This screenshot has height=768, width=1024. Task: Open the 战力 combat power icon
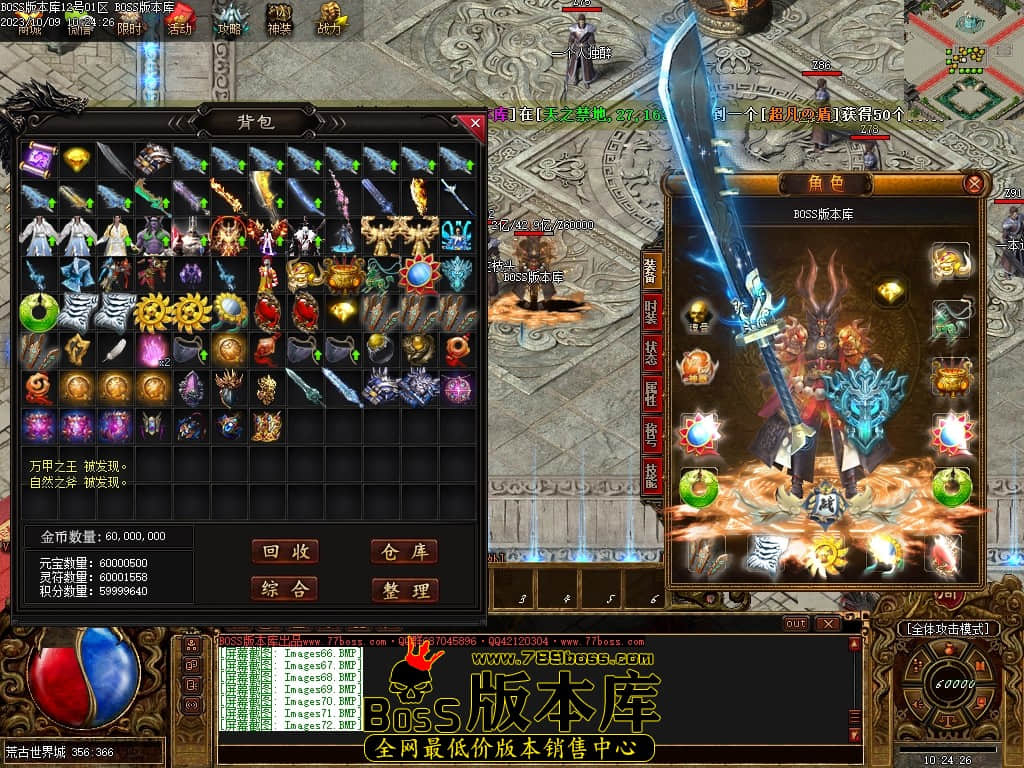point(329,19)
